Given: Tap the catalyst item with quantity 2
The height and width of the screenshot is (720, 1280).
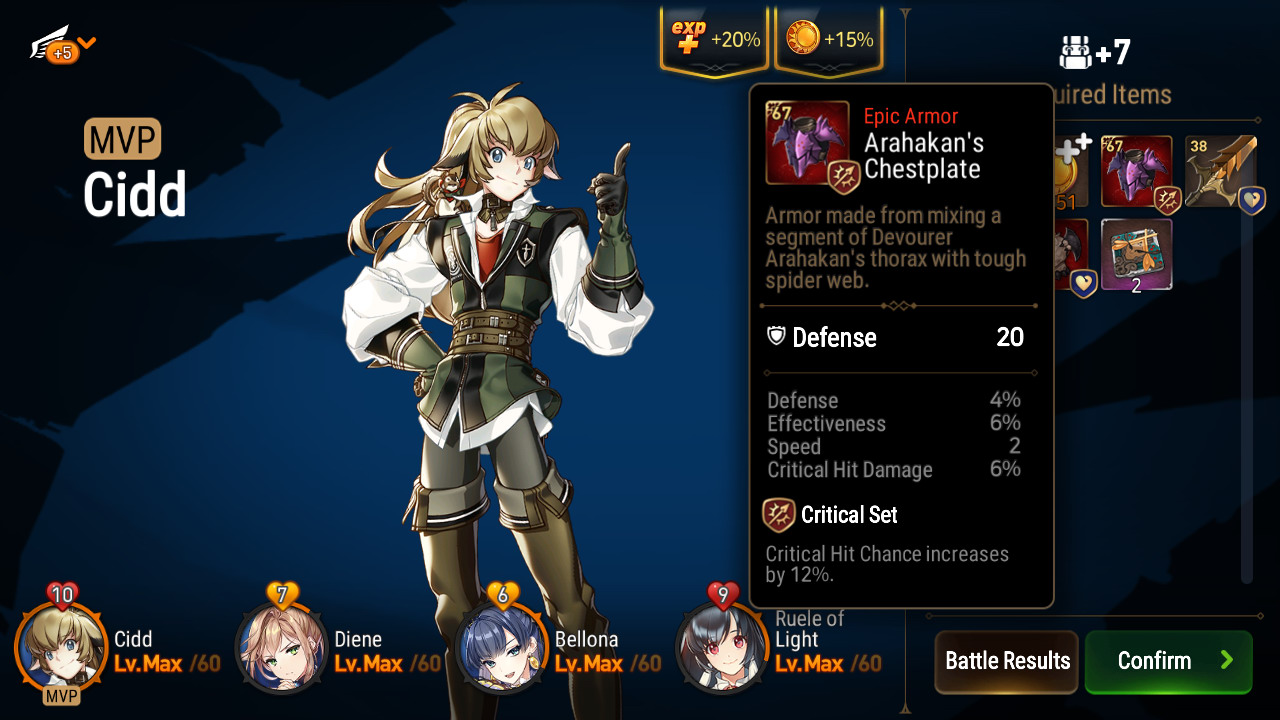Looking at the screenshot, I should (1137, 256).
